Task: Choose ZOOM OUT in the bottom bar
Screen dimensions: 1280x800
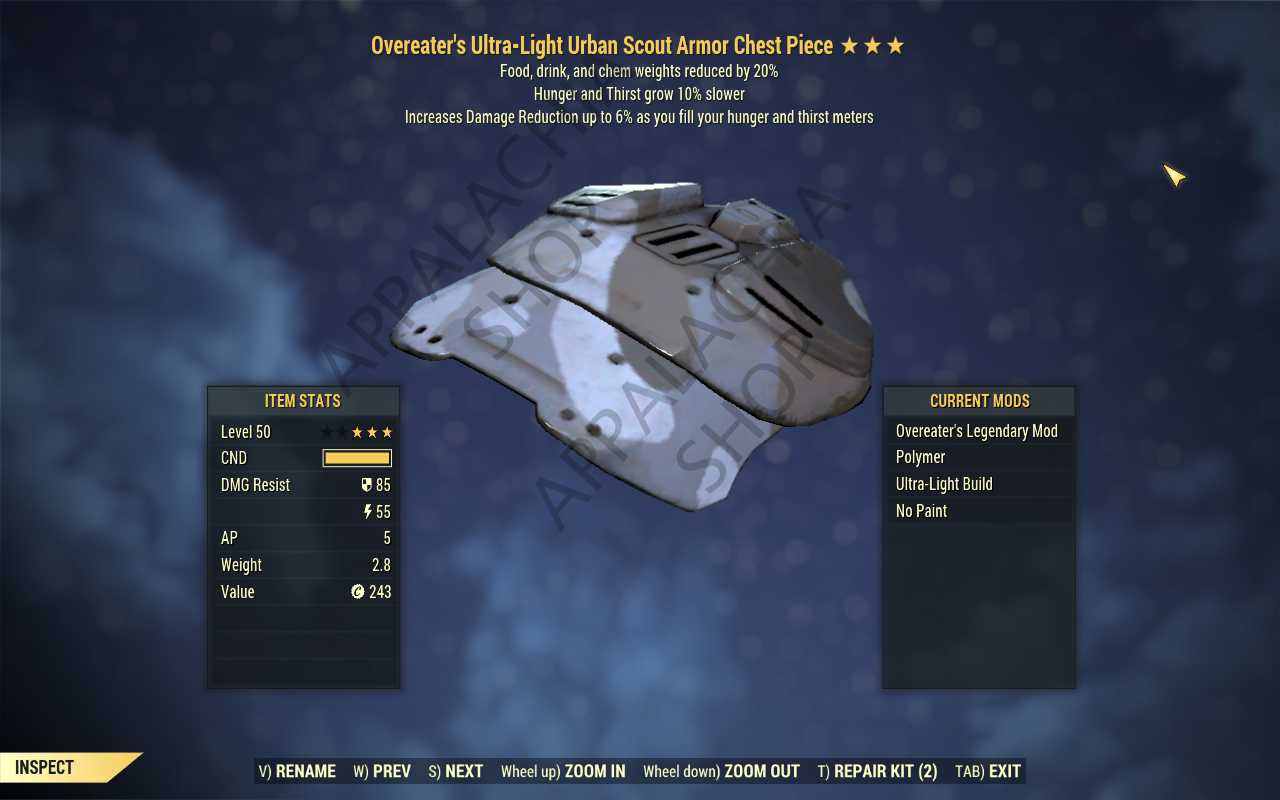Action: tap(721, 771)
